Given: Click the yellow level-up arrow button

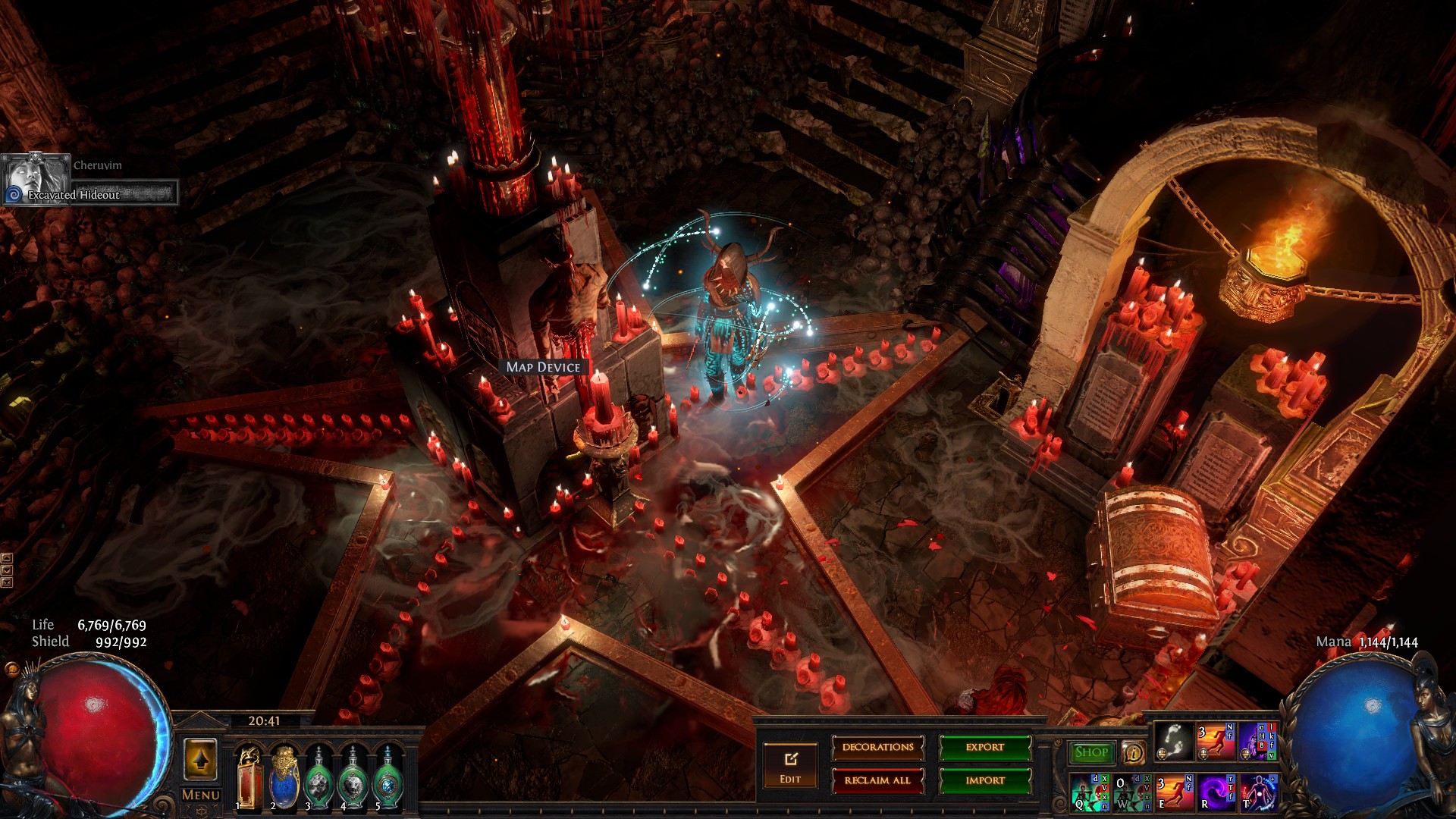Looking at the screenshot, I should (200, 758).
